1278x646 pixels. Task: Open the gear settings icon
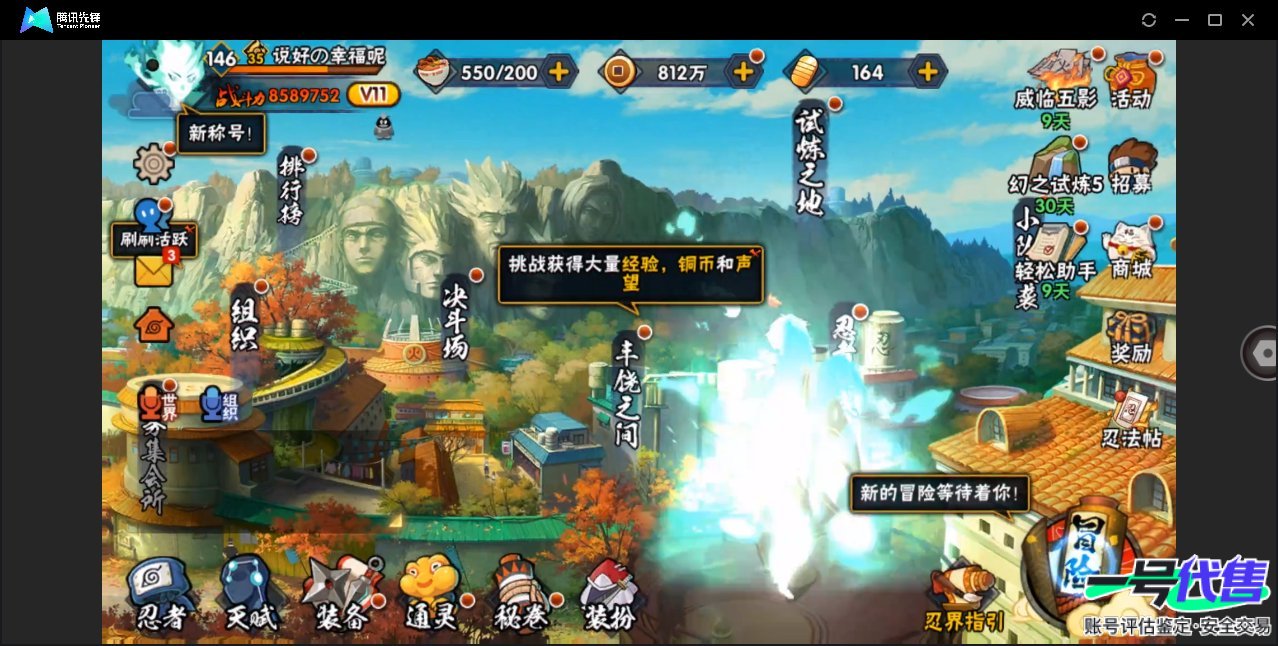(154, 163)
